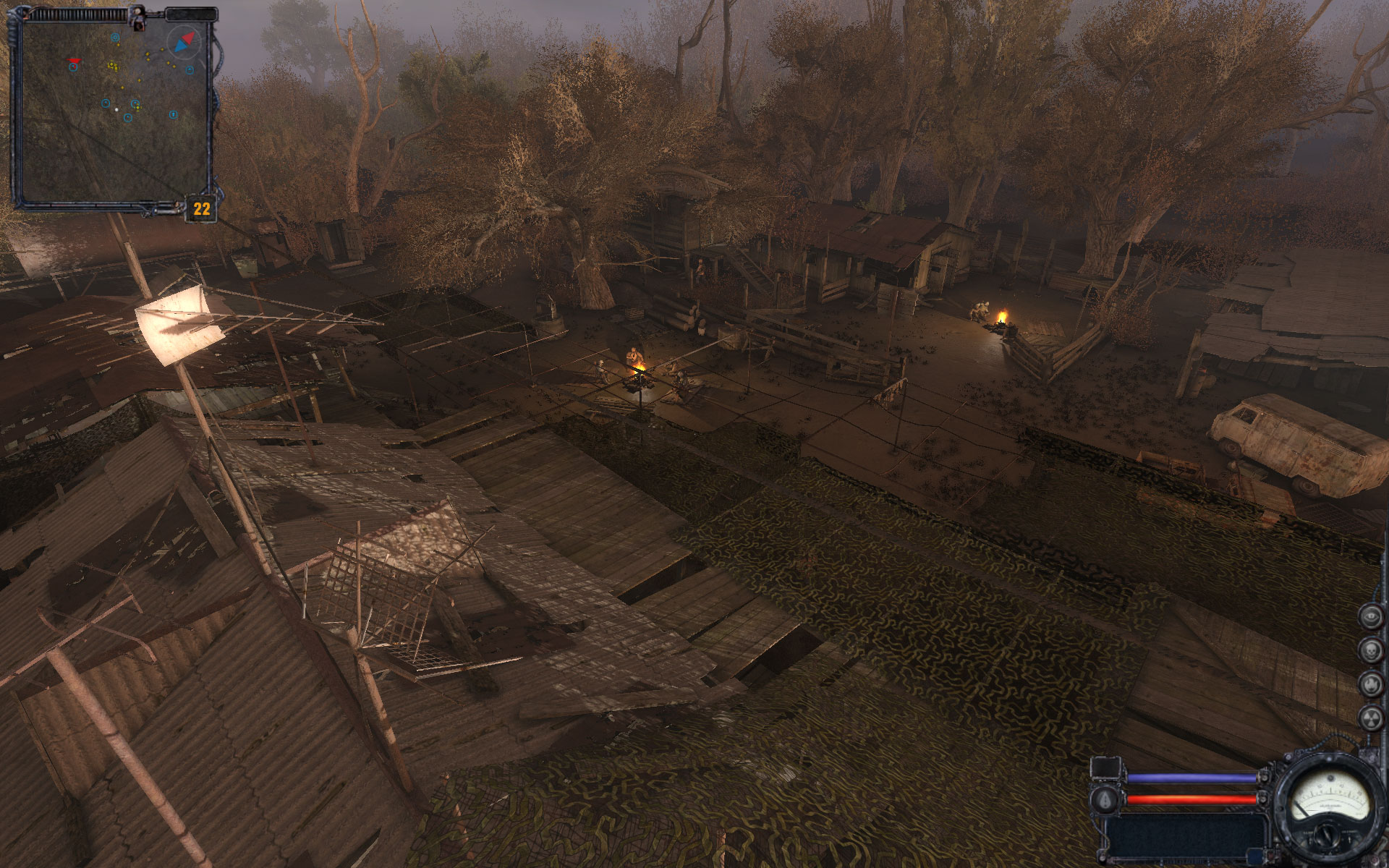Select the red objective marker on minimap
Image resolution: width=1389 pixels, height=868 pixels.
74,60
